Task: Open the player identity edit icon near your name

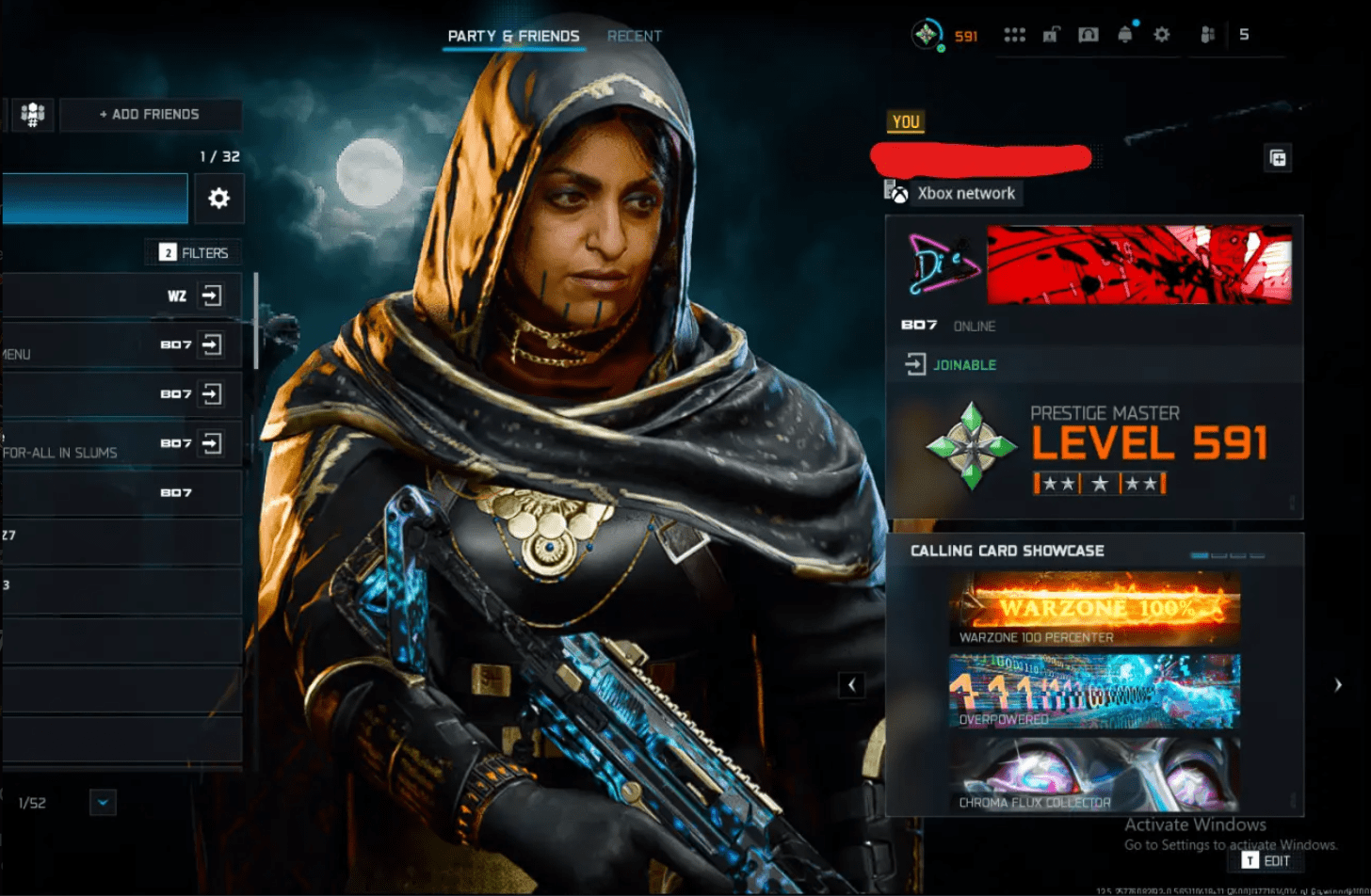Action: pos(1279,158)
